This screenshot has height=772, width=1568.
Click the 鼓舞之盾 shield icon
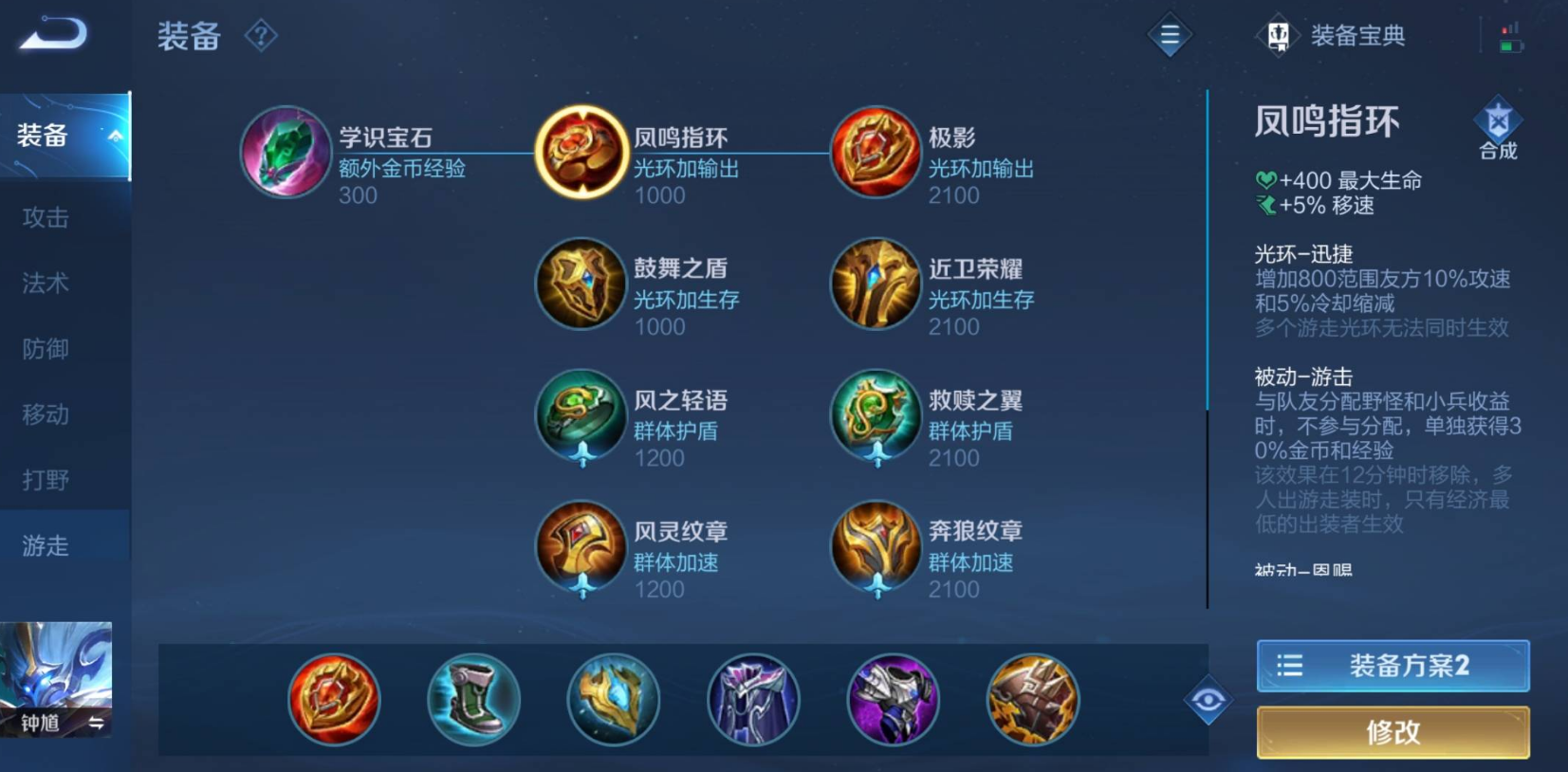581,284
